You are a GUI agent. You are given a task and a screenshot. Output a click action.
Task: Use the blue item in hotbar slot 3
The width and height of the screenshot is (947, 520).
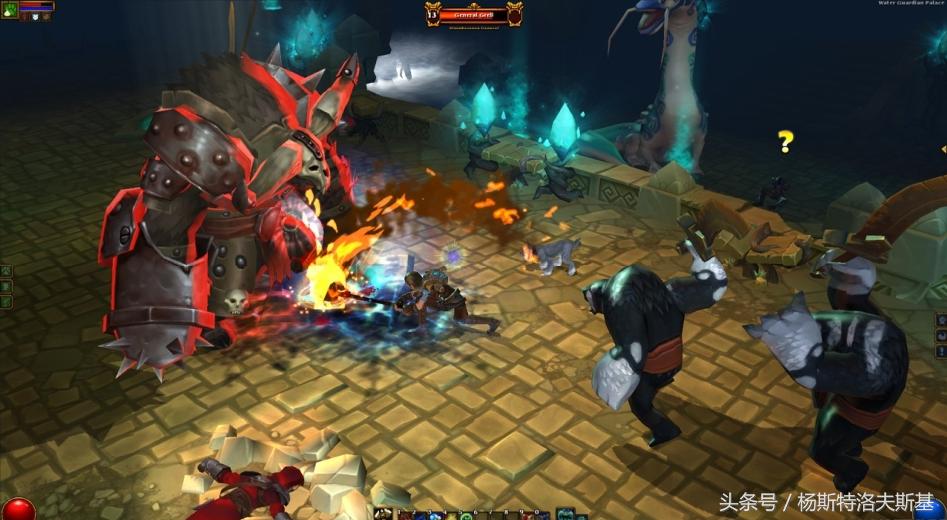(437, 514)
